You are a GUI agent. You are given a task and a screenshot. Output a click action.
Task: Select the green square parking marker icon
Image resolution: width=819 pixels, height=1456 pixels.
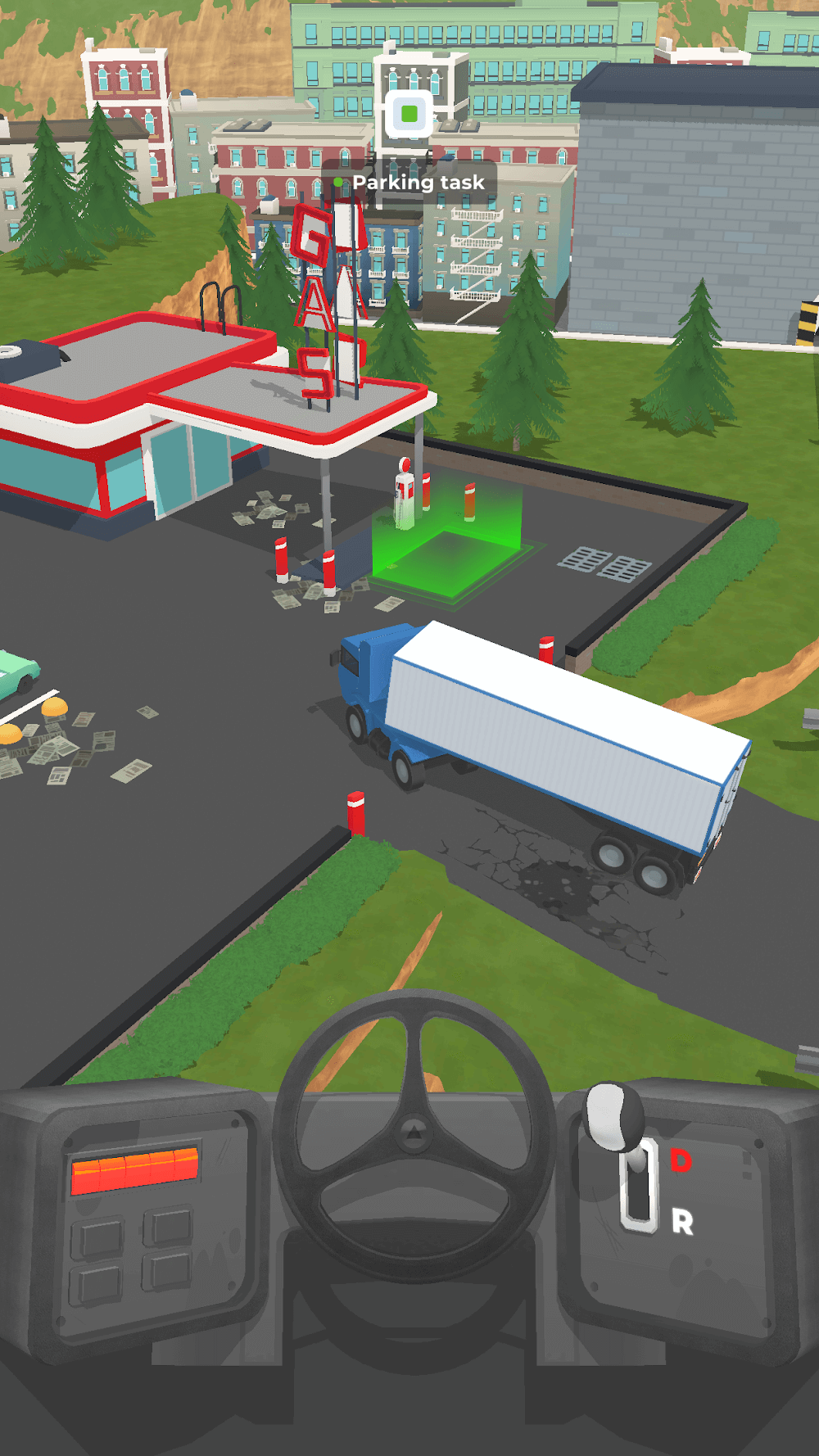click(x=410, y=114)
